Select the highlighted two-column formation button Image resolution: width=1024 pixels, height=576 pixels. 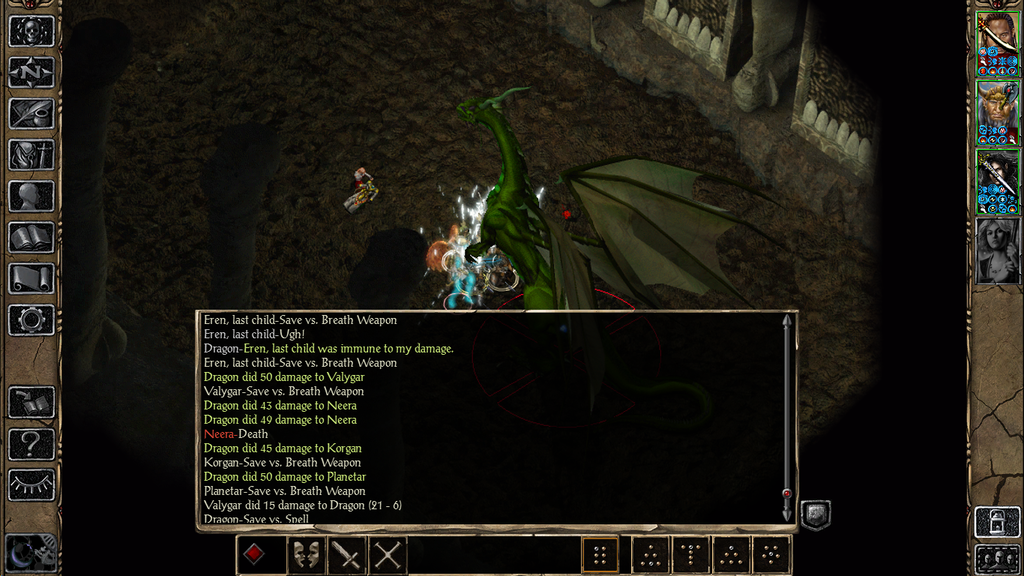tap(600, 554)
